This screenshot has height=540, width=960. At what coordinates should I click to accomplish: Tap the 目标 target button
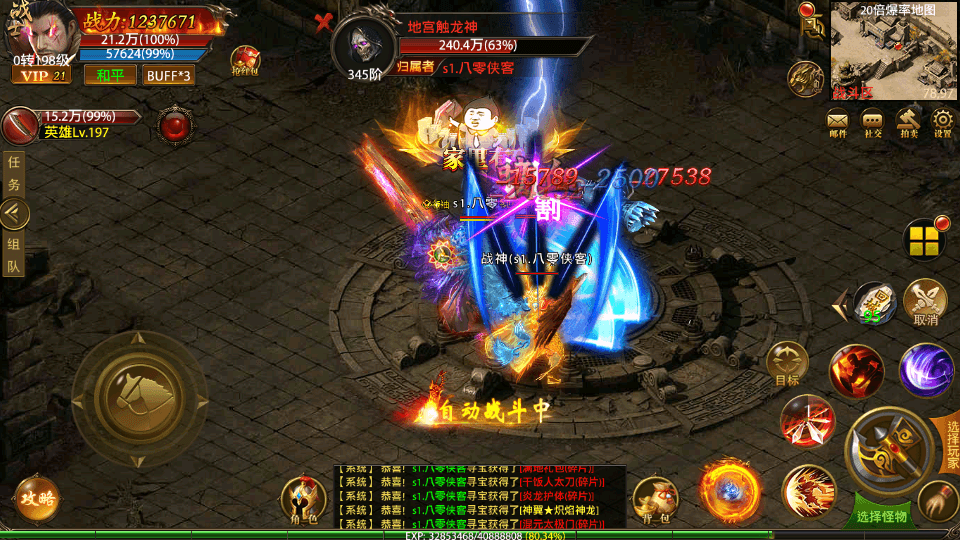[x=787, y=363]
